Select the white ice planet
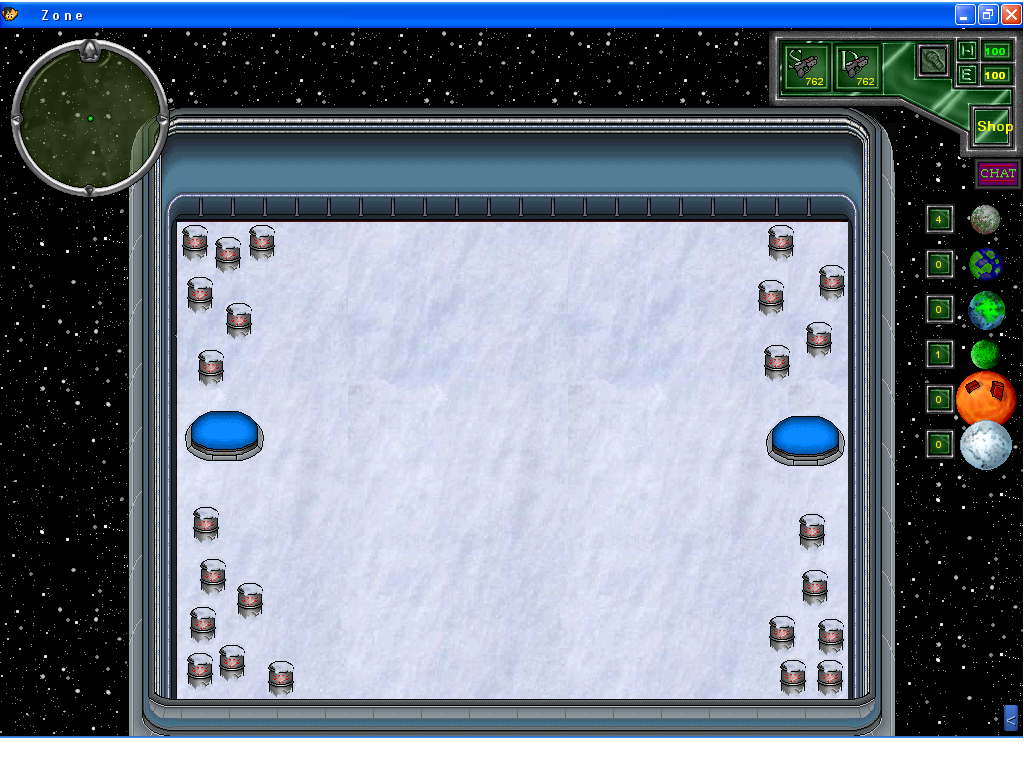Image resolution: width=1024 pixels, height=768 pixels. click(986, 445)
